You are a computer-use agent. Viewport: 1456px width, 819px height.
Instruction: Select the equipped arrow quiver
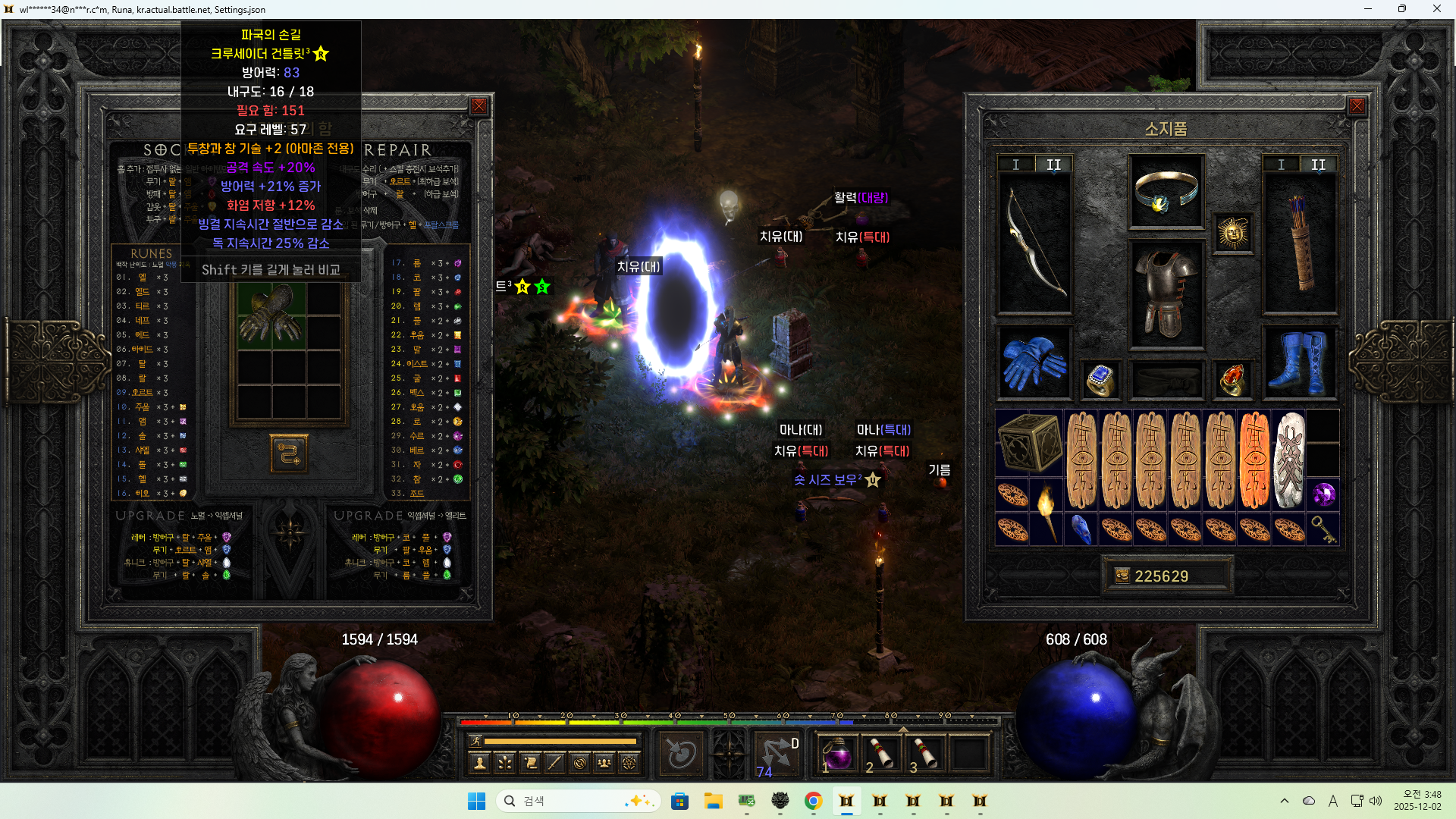click(1300, 243)
